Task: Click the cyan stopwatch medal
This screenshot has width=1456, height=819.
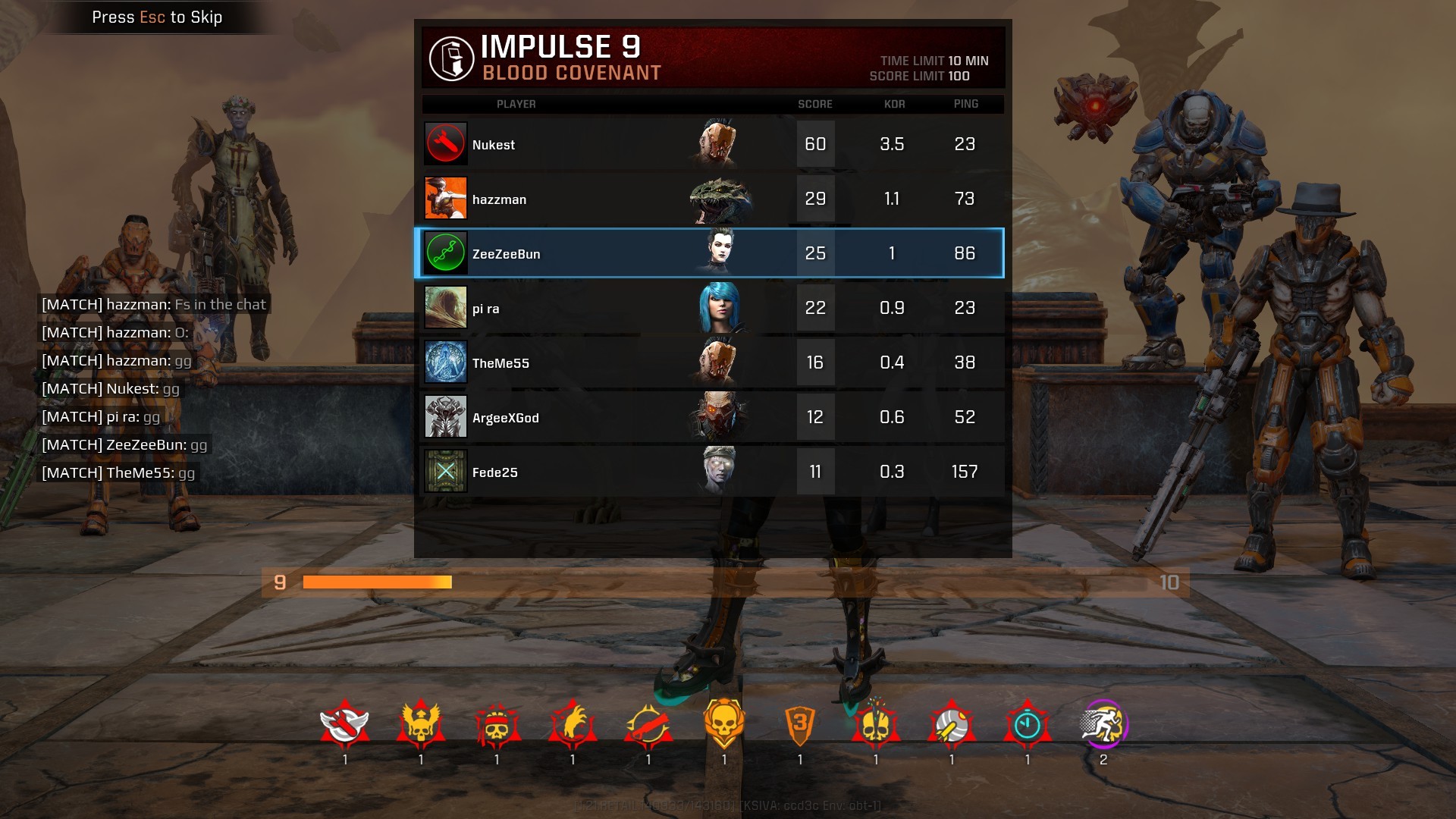Action: pos(1027,724)
